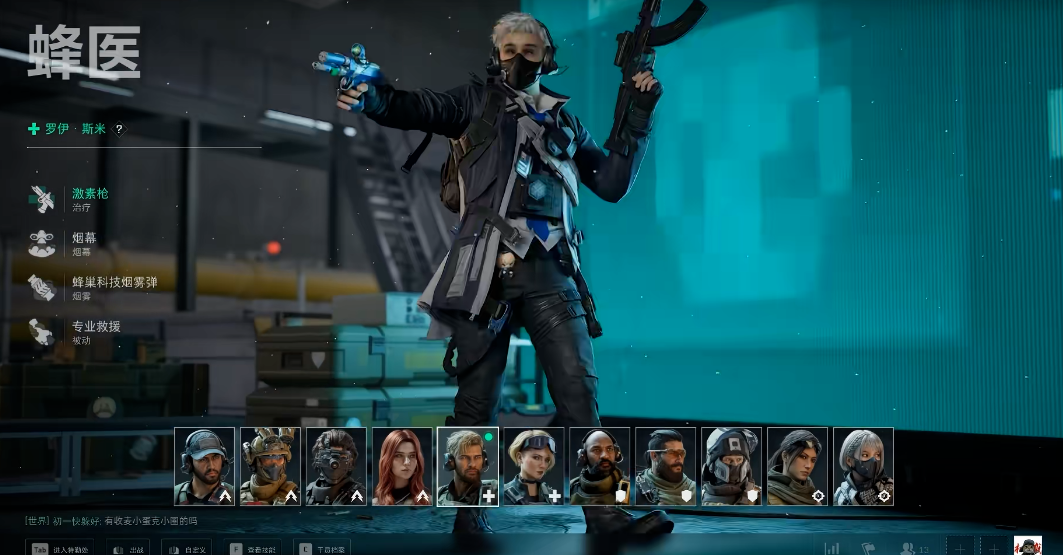Screen dimensions: 1063x555
Task: Choose the operator wearing a night-vision monocle
Action: (x=336, y=466)
